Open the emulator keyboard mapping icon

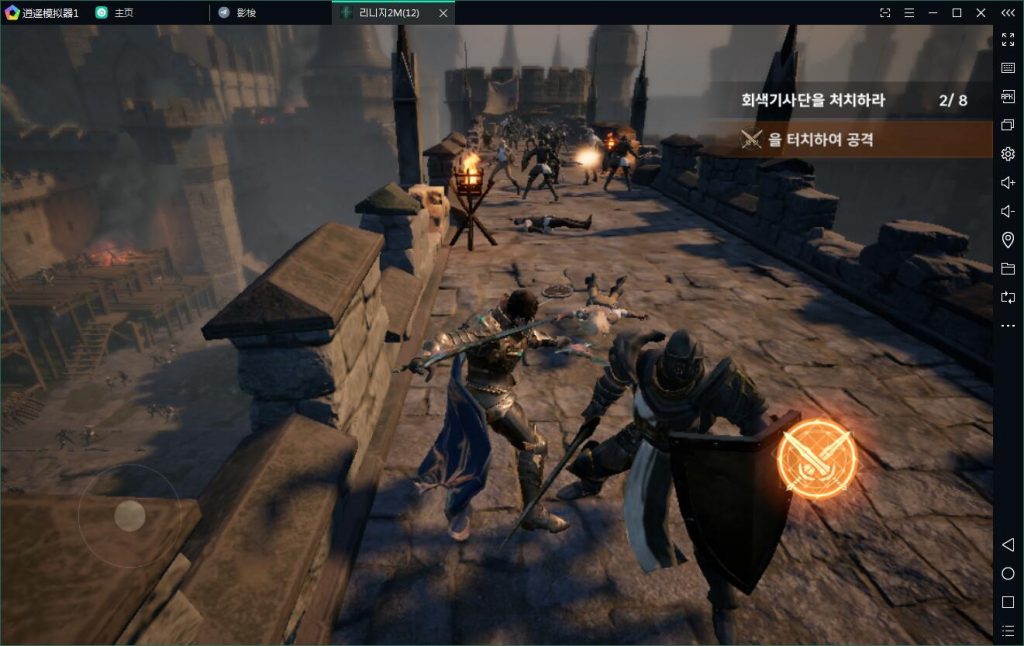pos(1008,68)
